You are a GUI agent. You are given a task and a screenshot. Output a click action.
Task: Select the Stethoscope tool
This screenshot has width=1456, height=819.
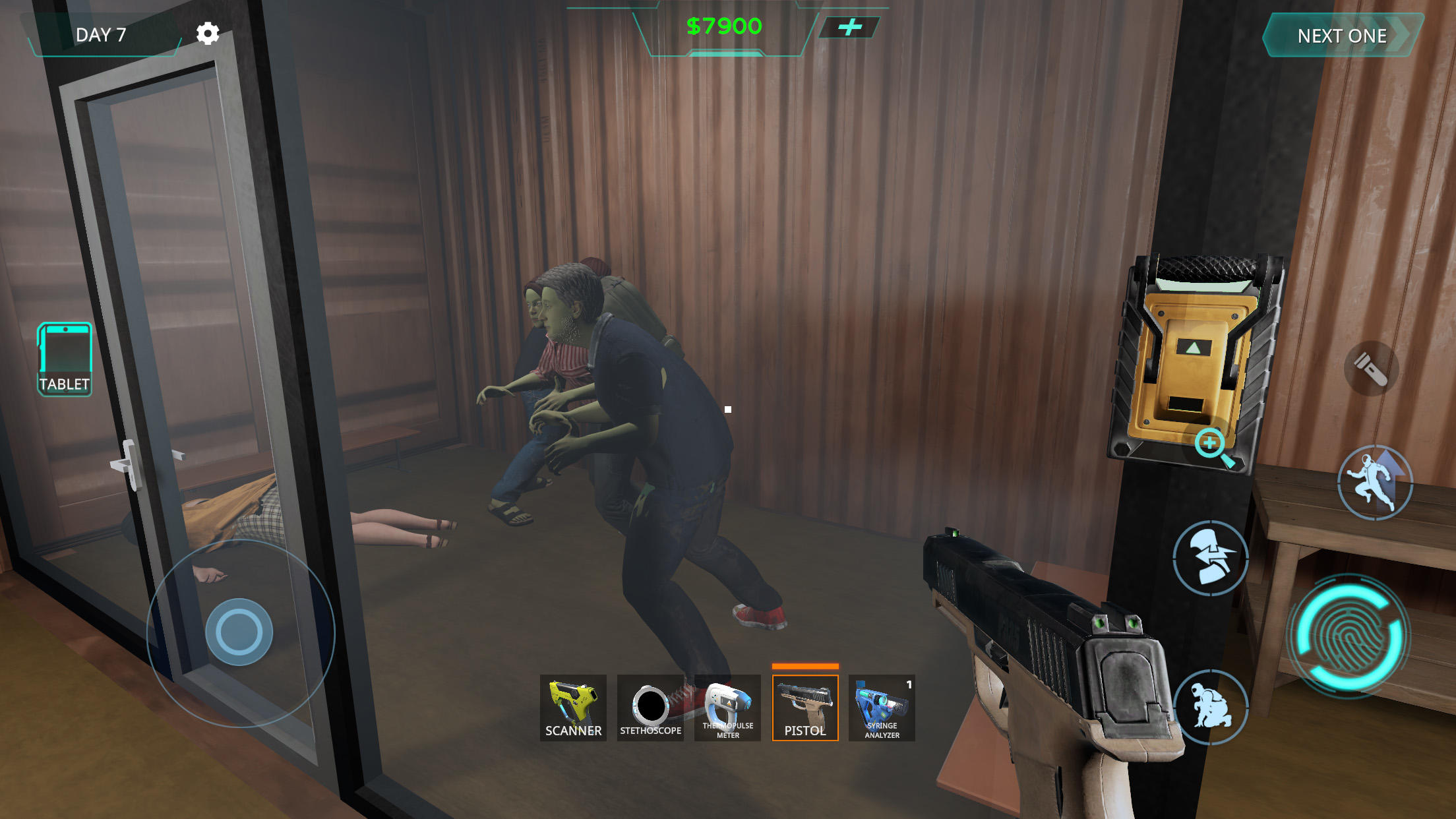(x=650, y=709)
